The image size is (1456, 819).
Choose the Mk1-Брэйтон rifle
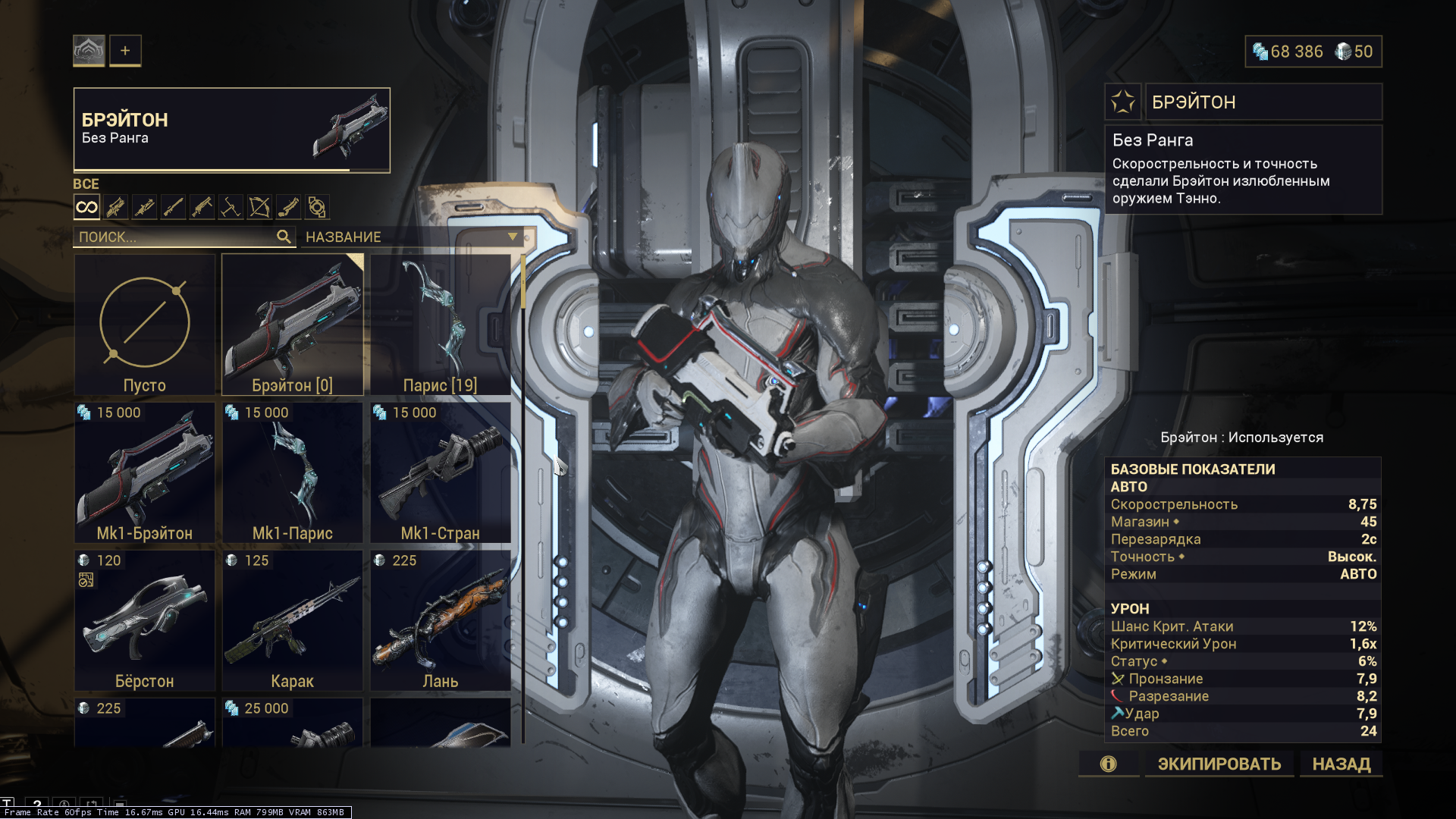click(144, 472)
